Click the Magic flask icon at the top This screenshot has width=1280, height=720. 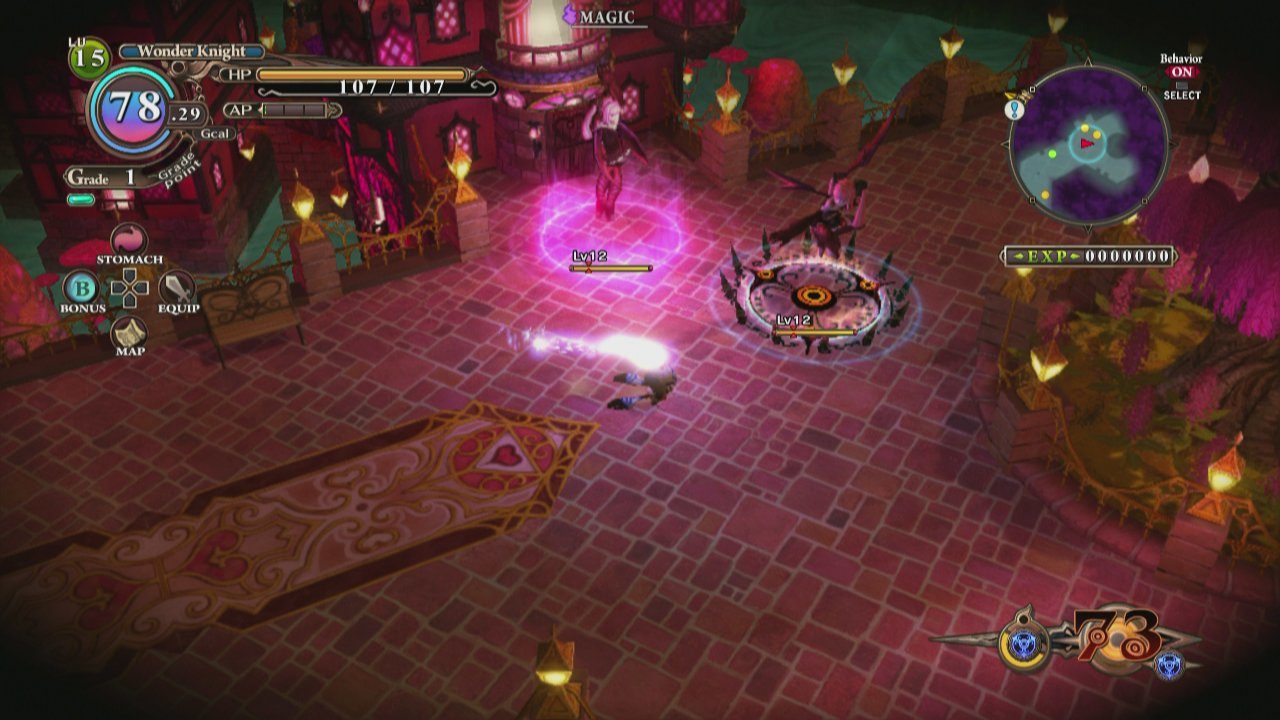567,12
